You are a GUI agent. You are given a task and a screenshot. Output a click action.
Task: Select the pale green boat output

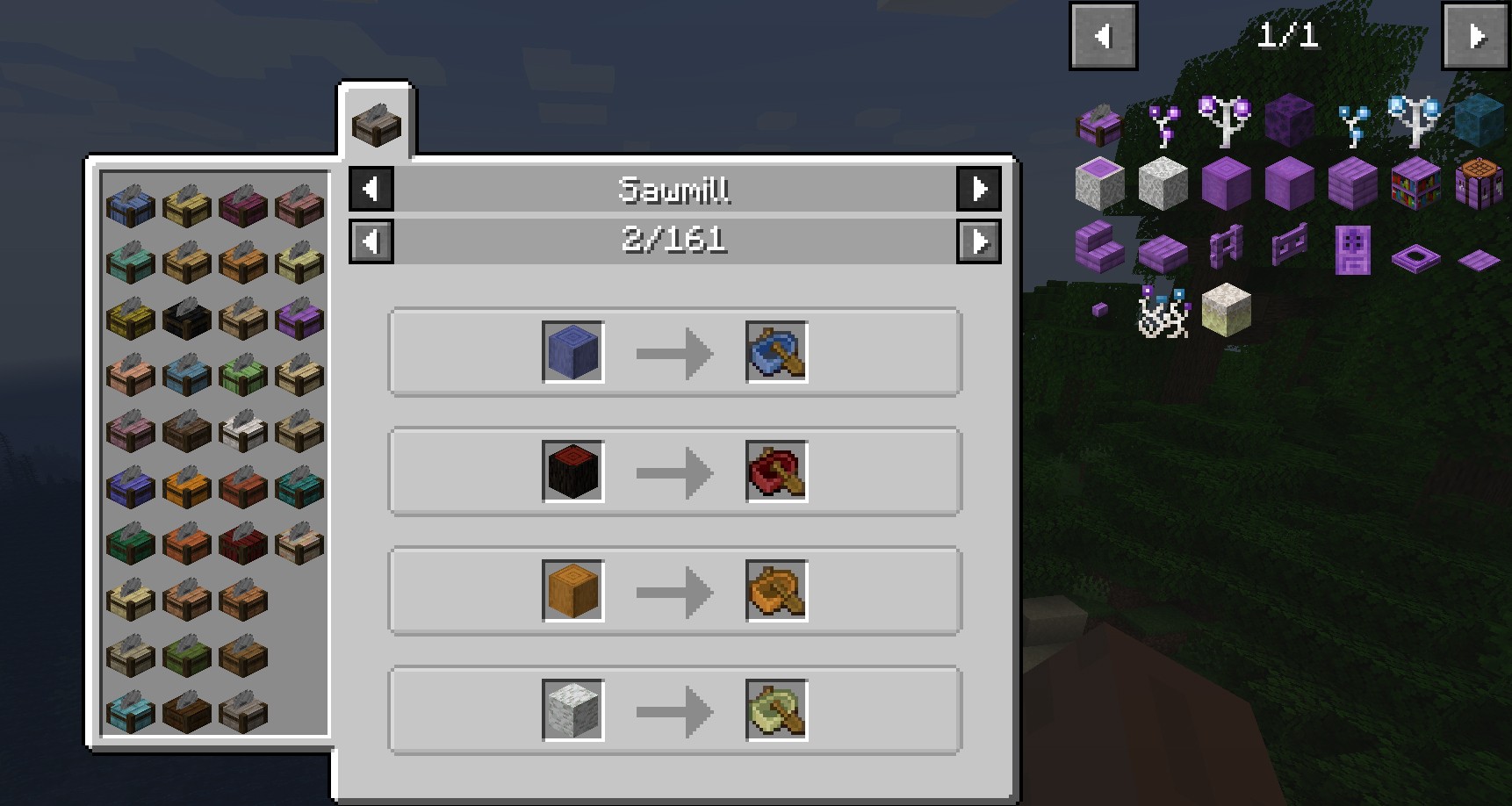tap(776, 710)
